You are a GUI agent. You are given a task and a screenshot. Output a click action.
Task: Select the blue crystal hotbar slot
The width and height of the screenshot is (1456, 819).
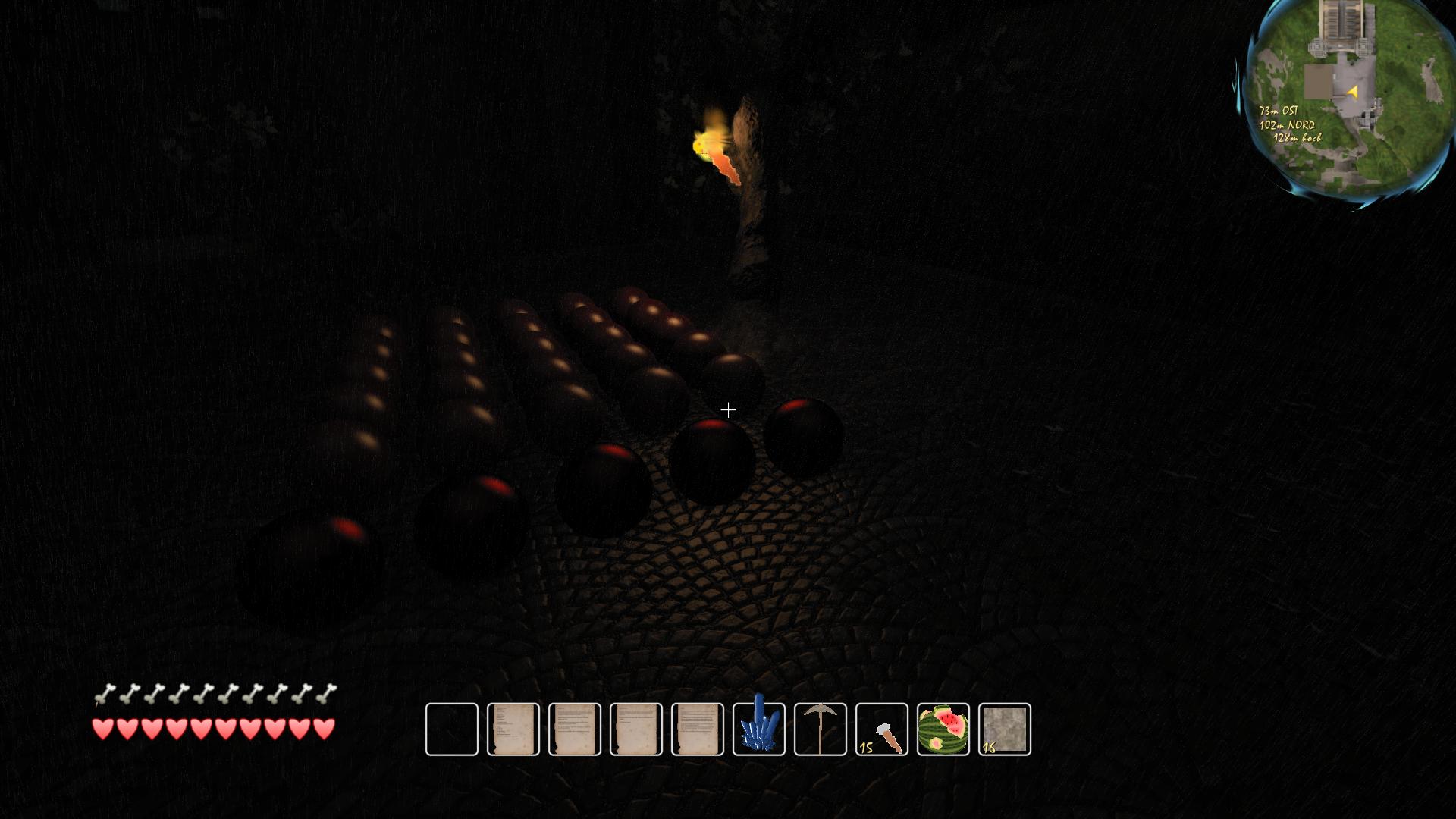759,729
